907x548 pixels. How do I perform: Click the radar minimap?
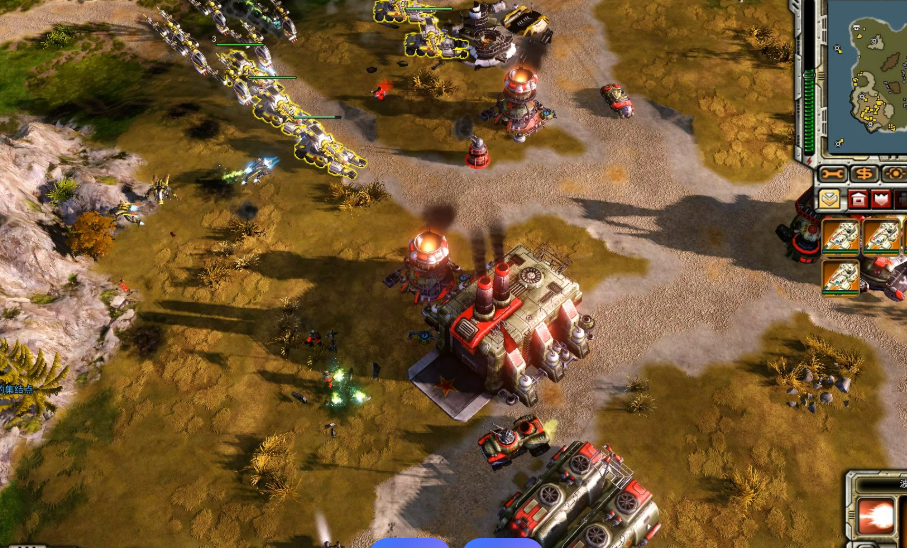tap(866, 77)
